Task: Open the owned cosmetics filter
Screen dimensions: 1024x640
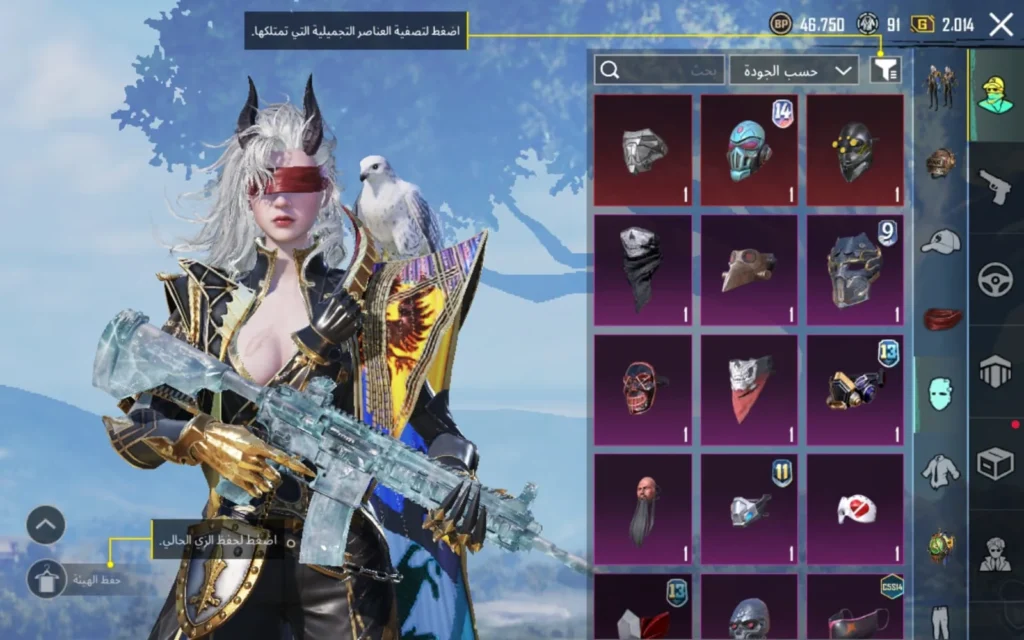Action: (885, 69)
